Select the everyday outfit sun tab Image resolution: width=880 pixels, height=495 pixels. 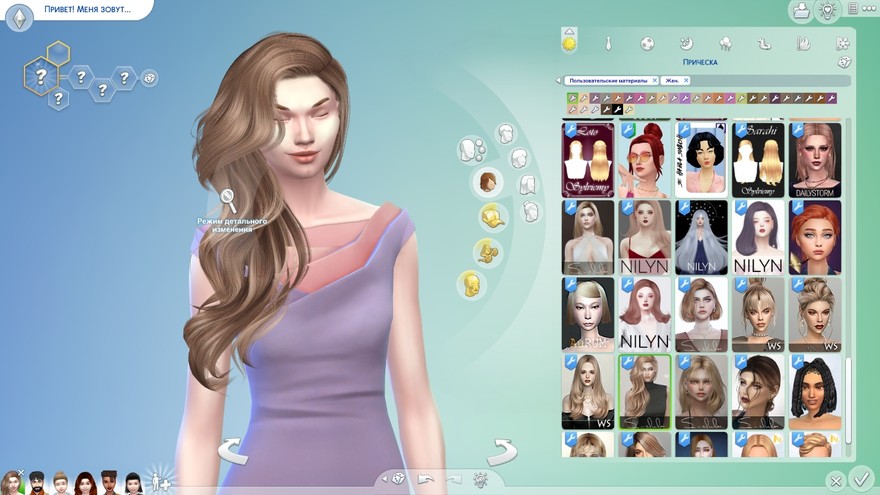569,43
